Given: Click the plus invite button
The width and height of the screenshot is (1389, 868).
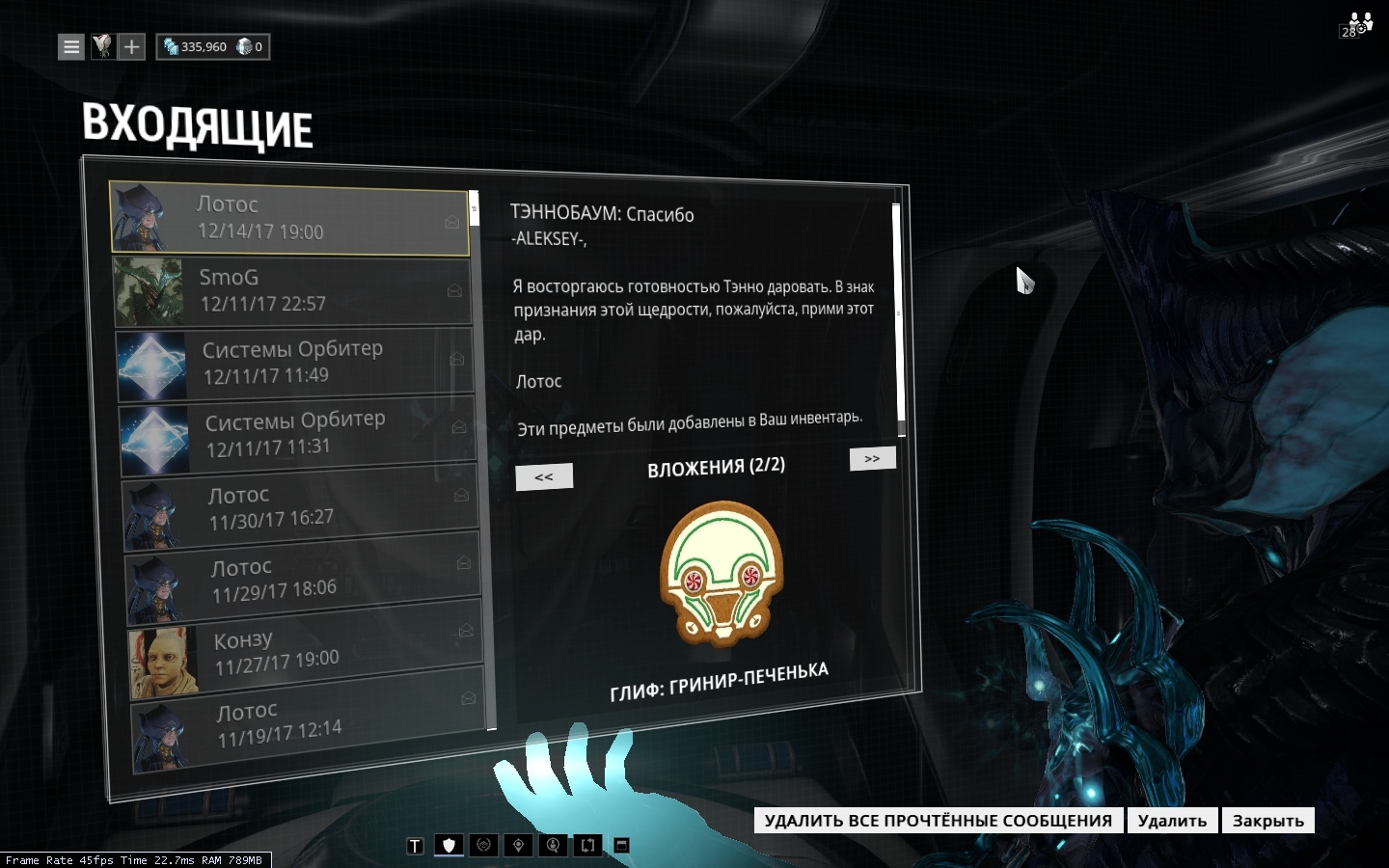Looking at the screenshot, I should [132, 46].
